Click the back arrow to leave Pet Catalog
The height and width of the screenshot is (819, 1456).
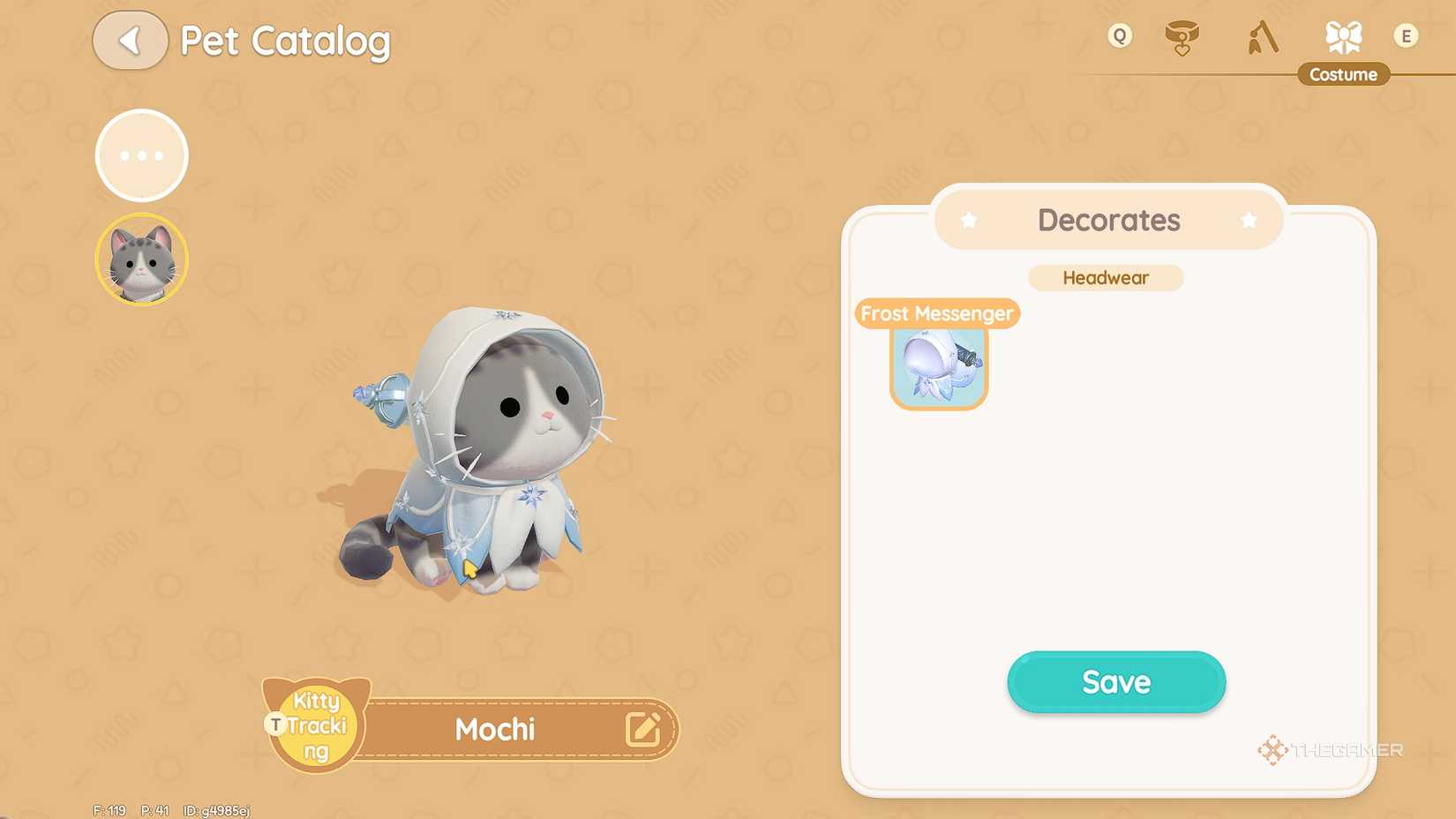click(x=130, y=40)
